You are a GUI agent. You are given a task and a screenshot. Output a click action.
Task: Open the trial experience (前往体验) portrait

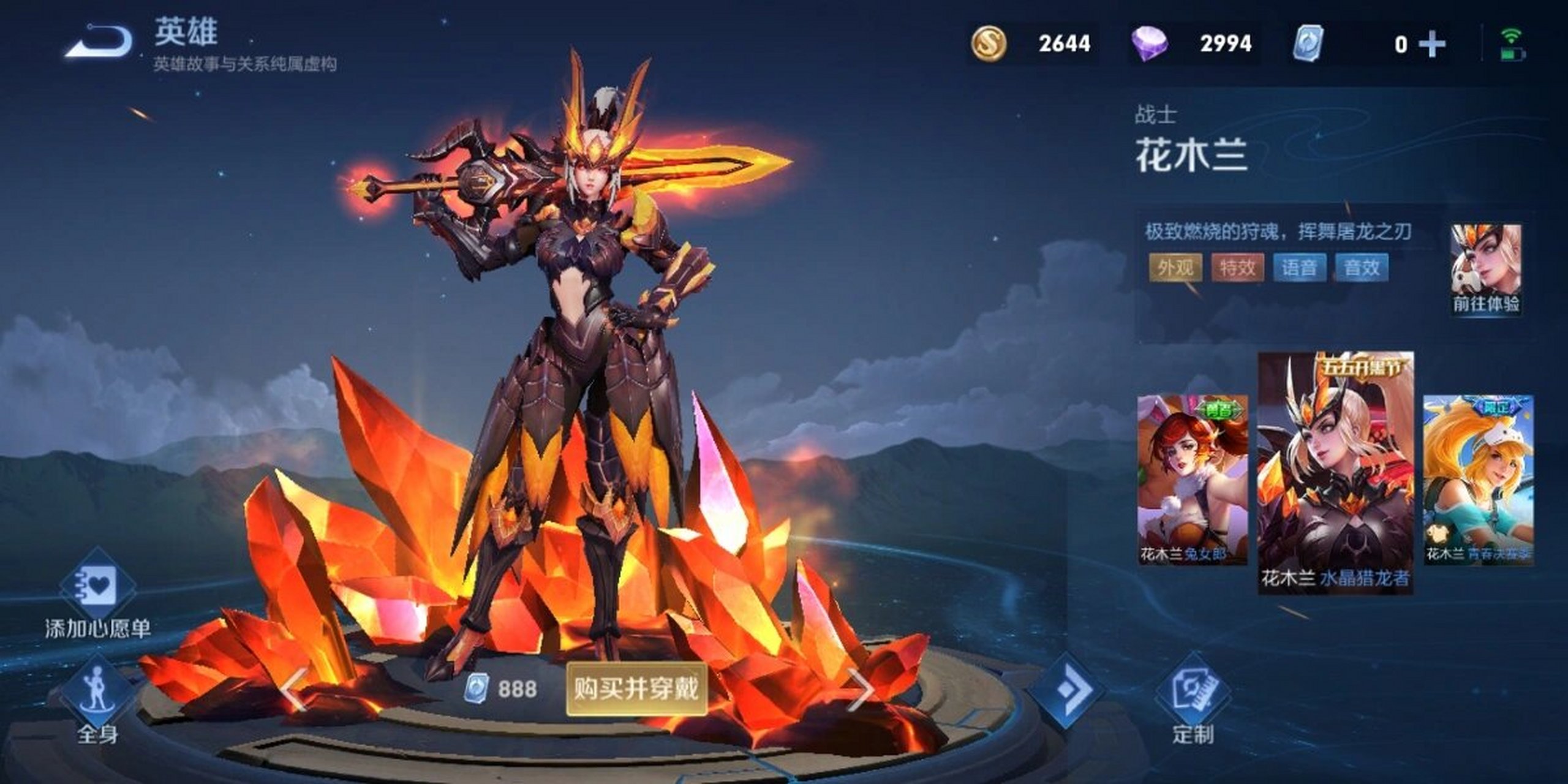click(x=1485, y=268)
